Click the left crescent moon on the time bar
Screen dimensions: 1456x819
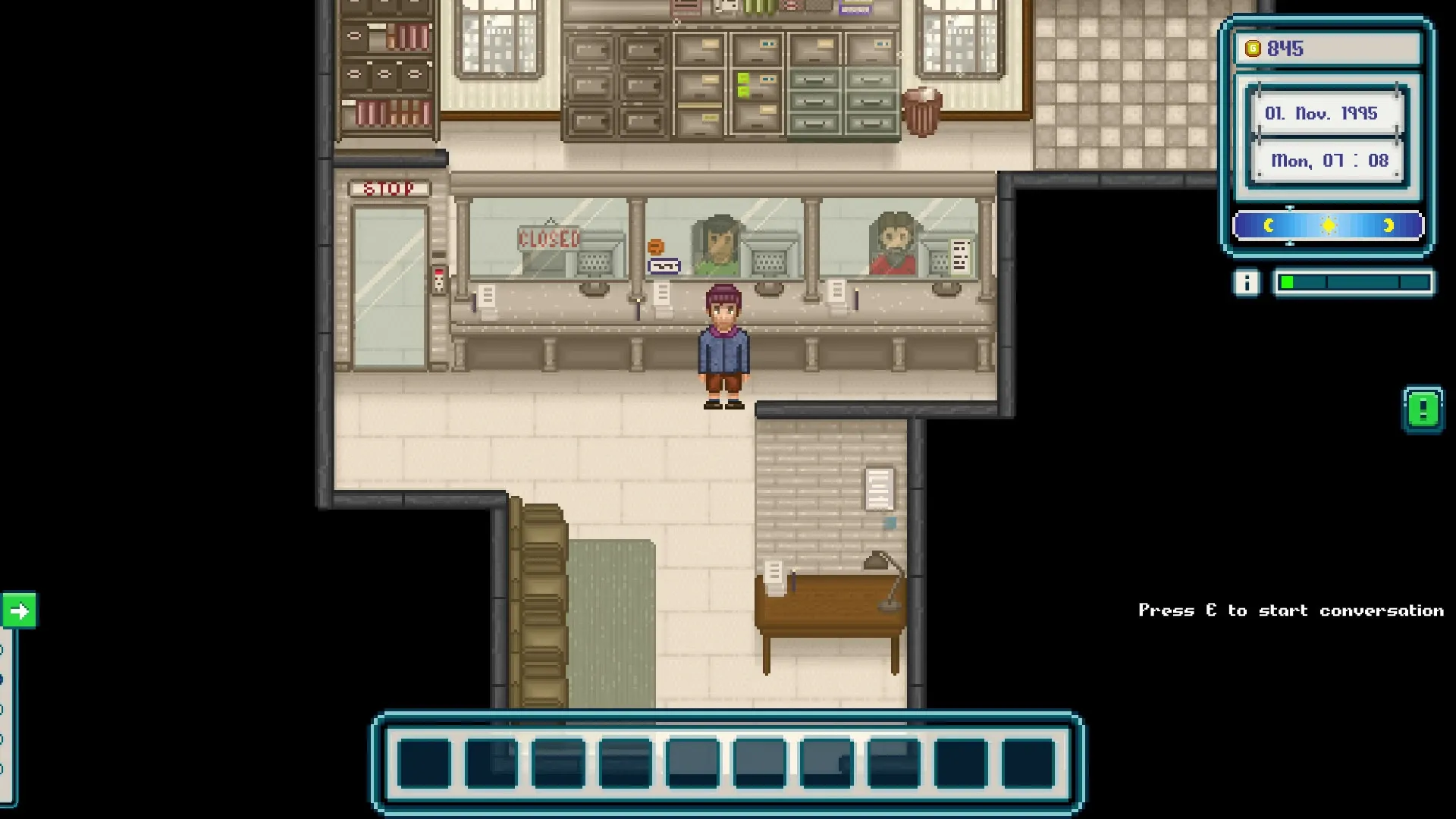[1269, 225]
